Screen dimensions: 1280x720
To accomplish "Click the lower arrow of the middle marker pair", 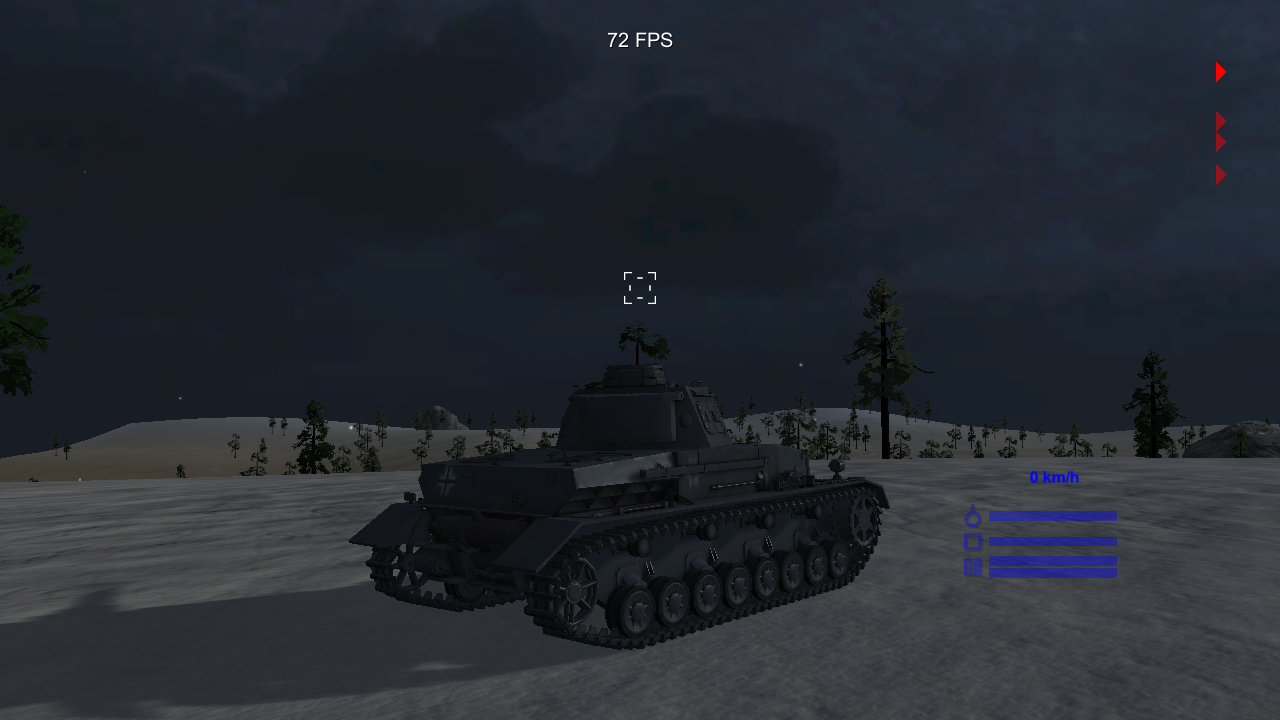I will pyautogui.click(x=1219, y=140).
